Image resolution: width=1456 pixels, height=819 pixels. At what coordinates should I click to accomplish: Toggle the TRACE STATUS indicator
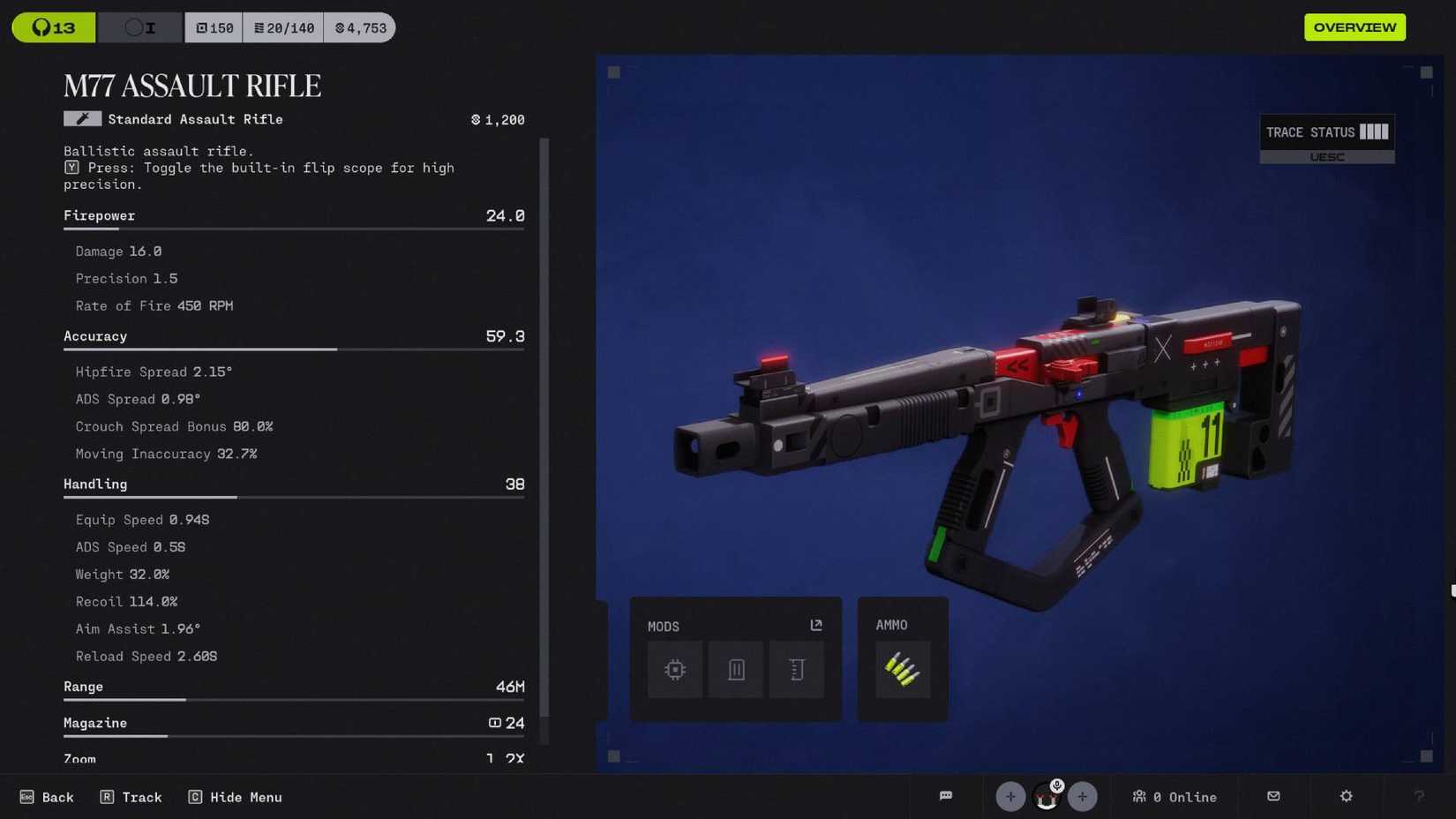click(x=1326, y=131)
